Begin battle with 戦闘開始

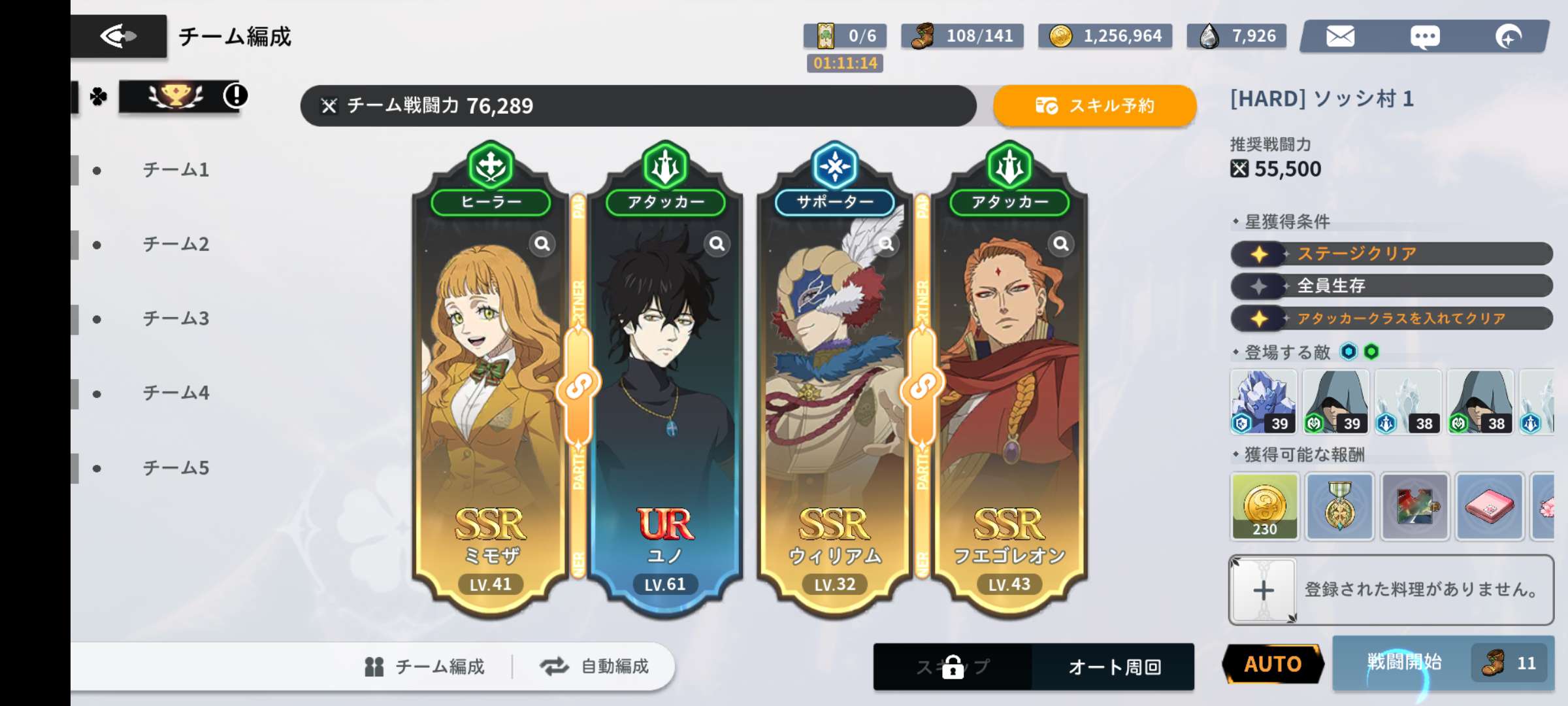click(x=1405, y=663)
